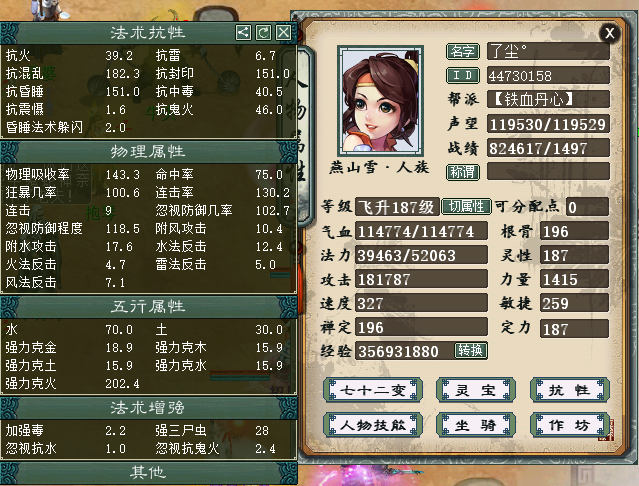Open the 灵宝 treasure menu

click(468, 390)
